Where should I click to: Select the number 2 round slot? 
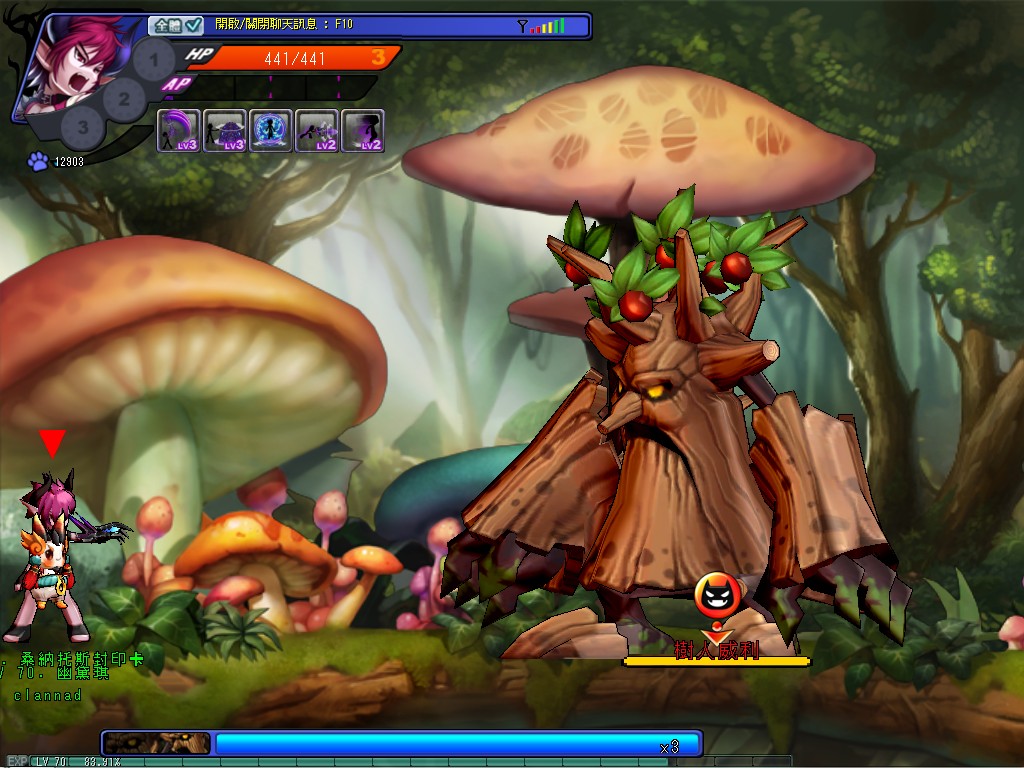point(123,98)
